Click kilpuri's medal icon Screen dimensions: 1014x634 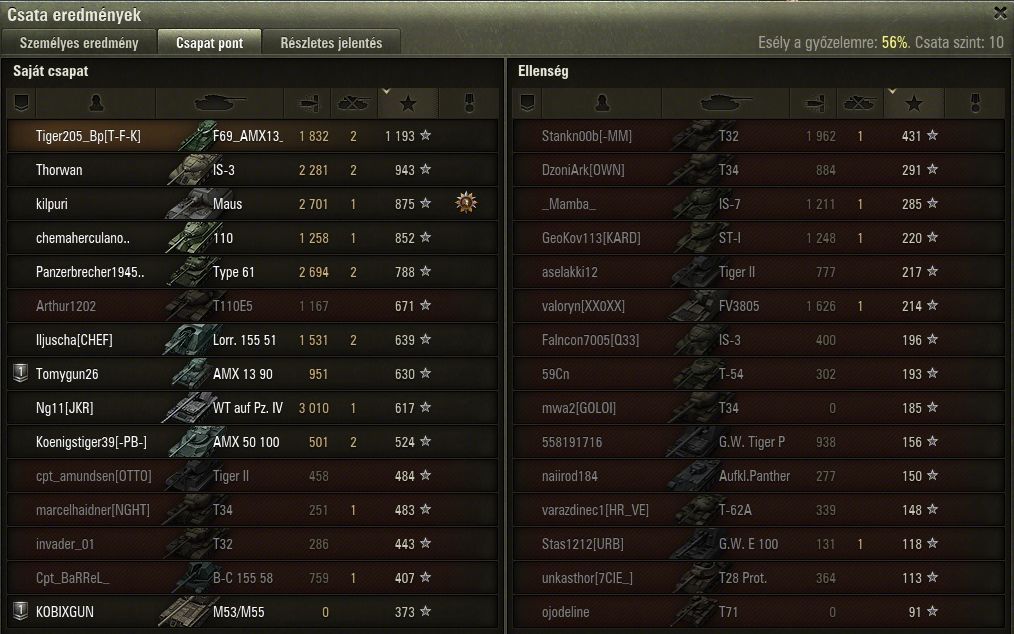pyautogui.click(x=465, y=203)
